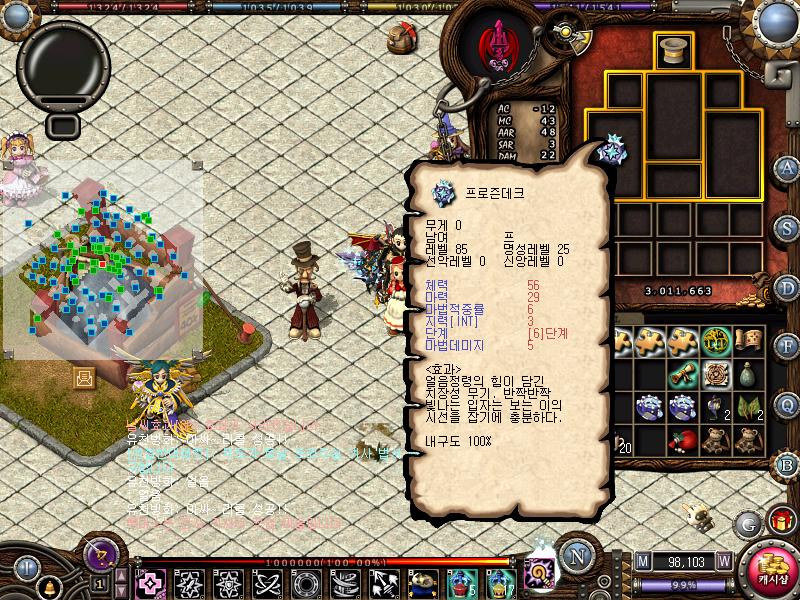Activate the pink cross skill in hotbar
The height and width of the screenshot is (600, 800).
point(152,583)
